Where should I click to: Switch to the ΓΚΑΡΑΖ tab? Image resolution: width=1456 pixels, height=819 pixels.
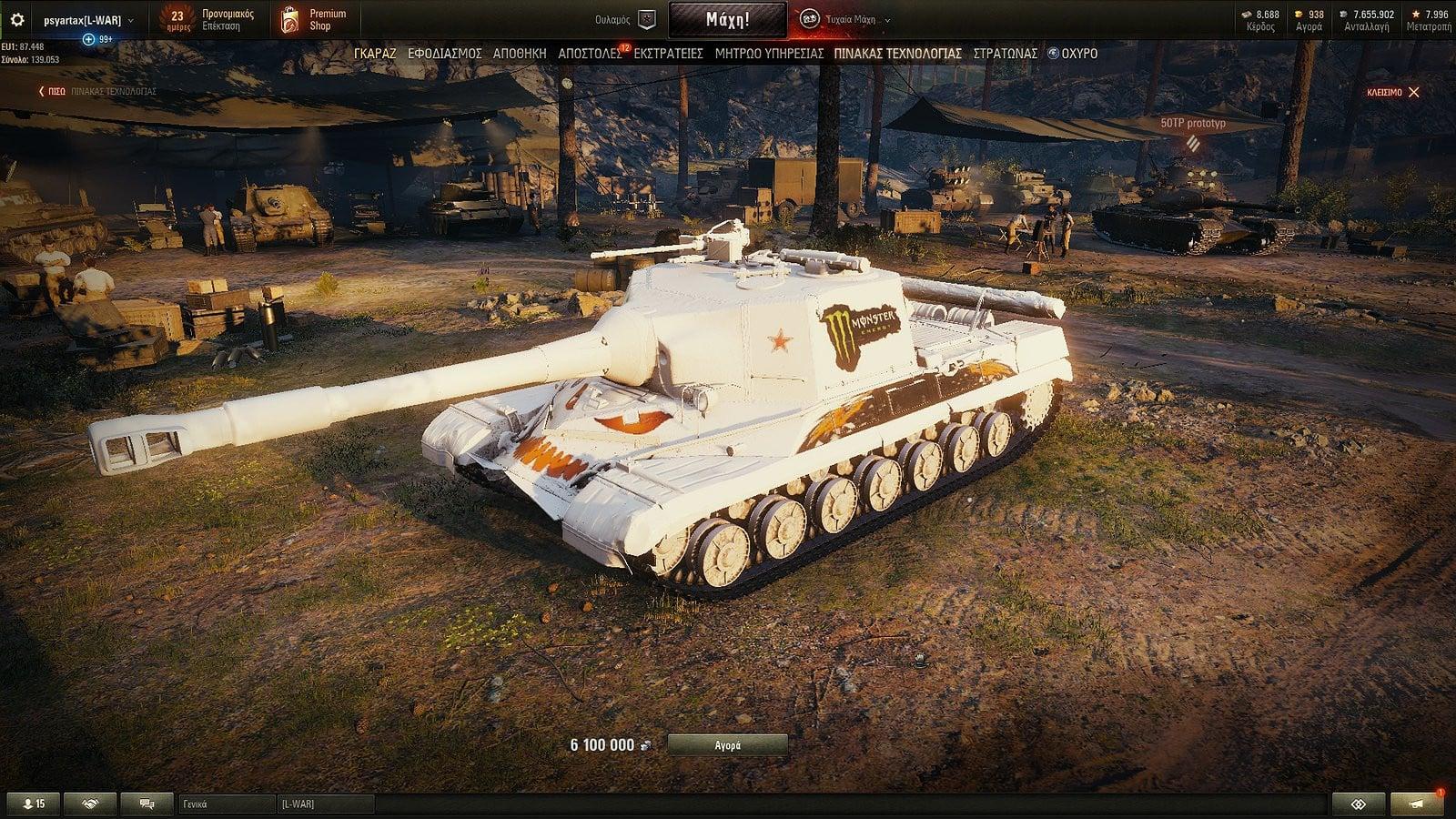[375, 54]
